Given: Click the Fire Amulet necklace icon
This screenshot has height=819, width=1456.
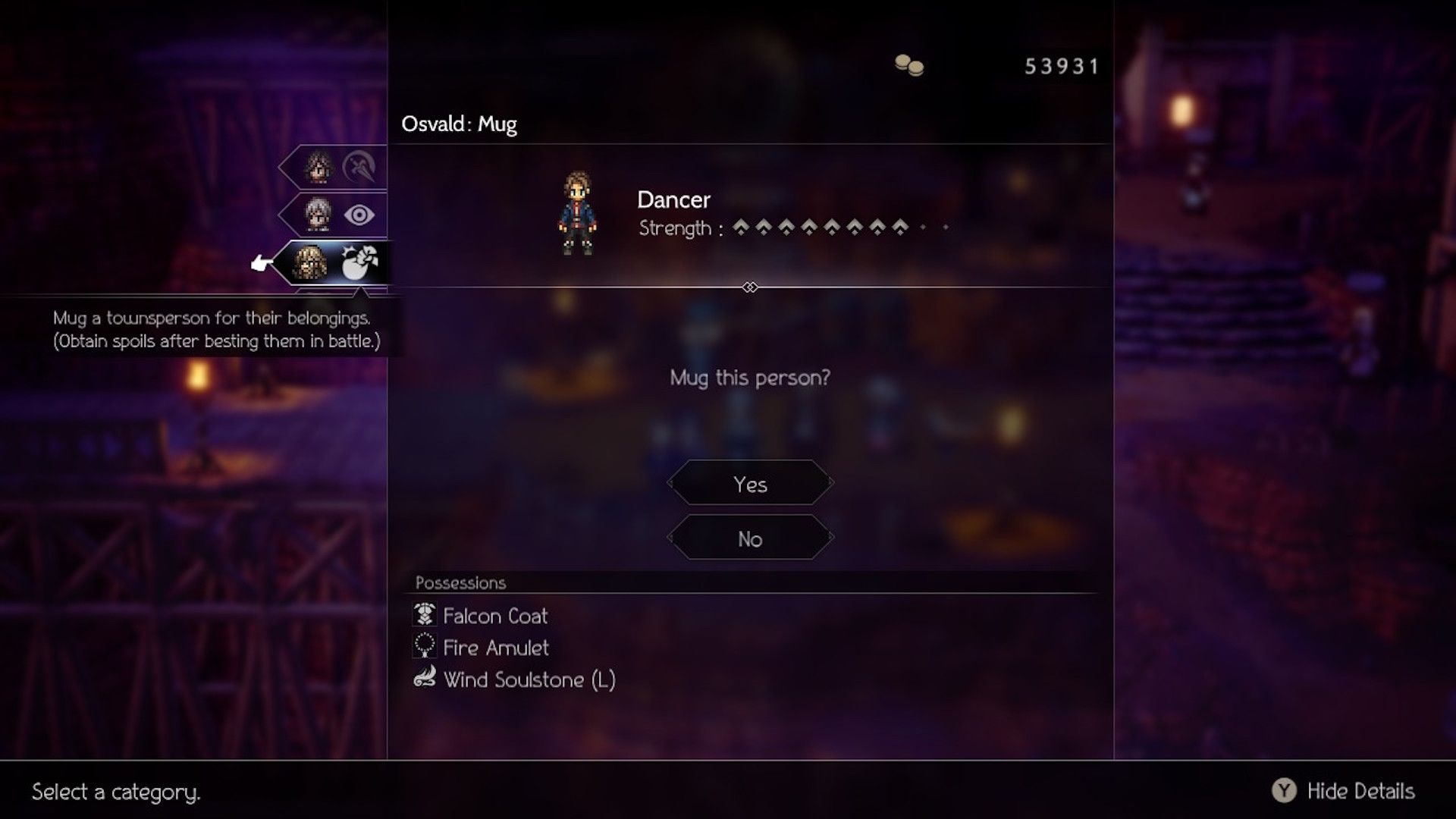Looking at the screenshot, I should tap(424, 648).
